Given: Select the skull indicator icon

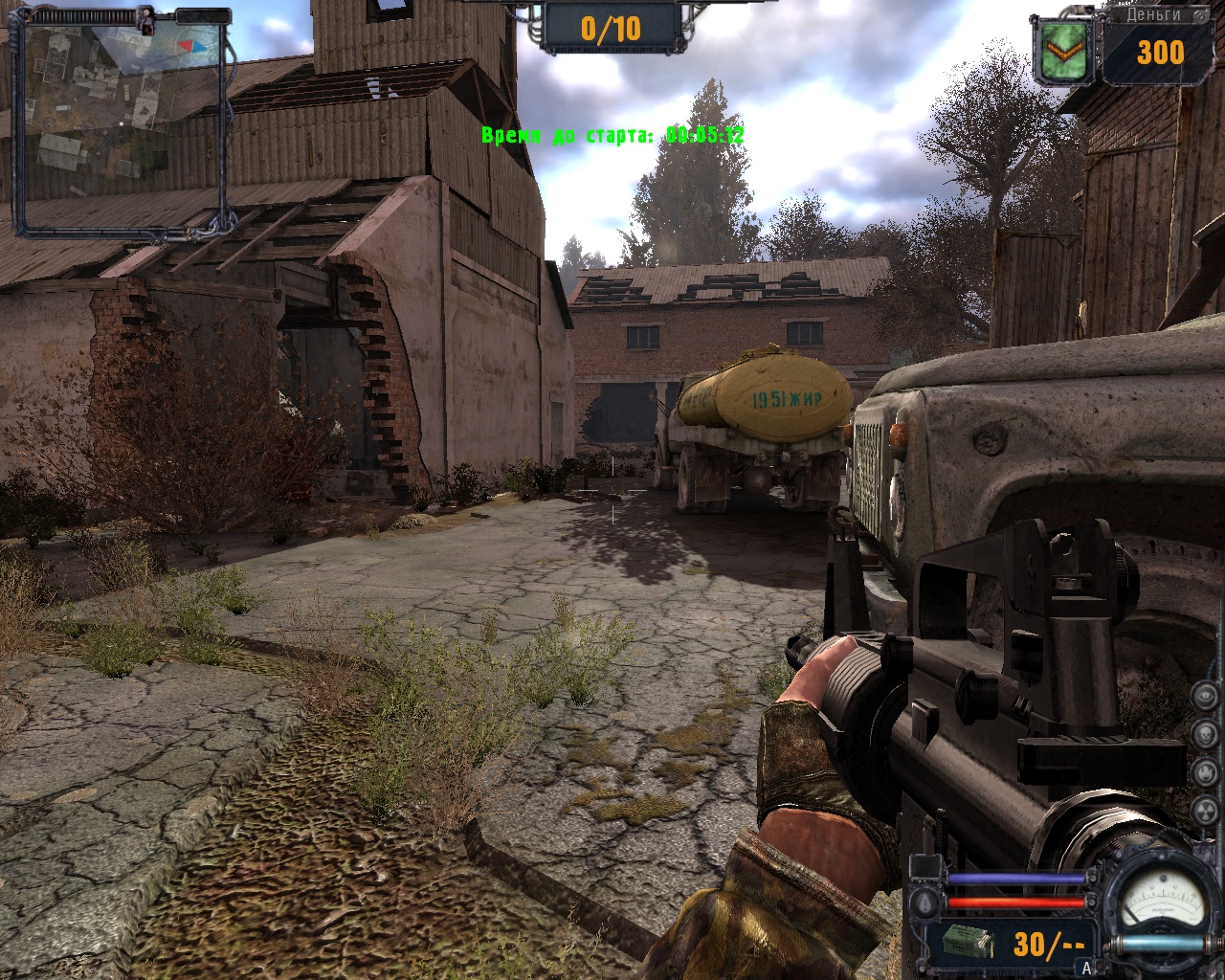Looking at the screenshot, I should tap(1206, 734).
